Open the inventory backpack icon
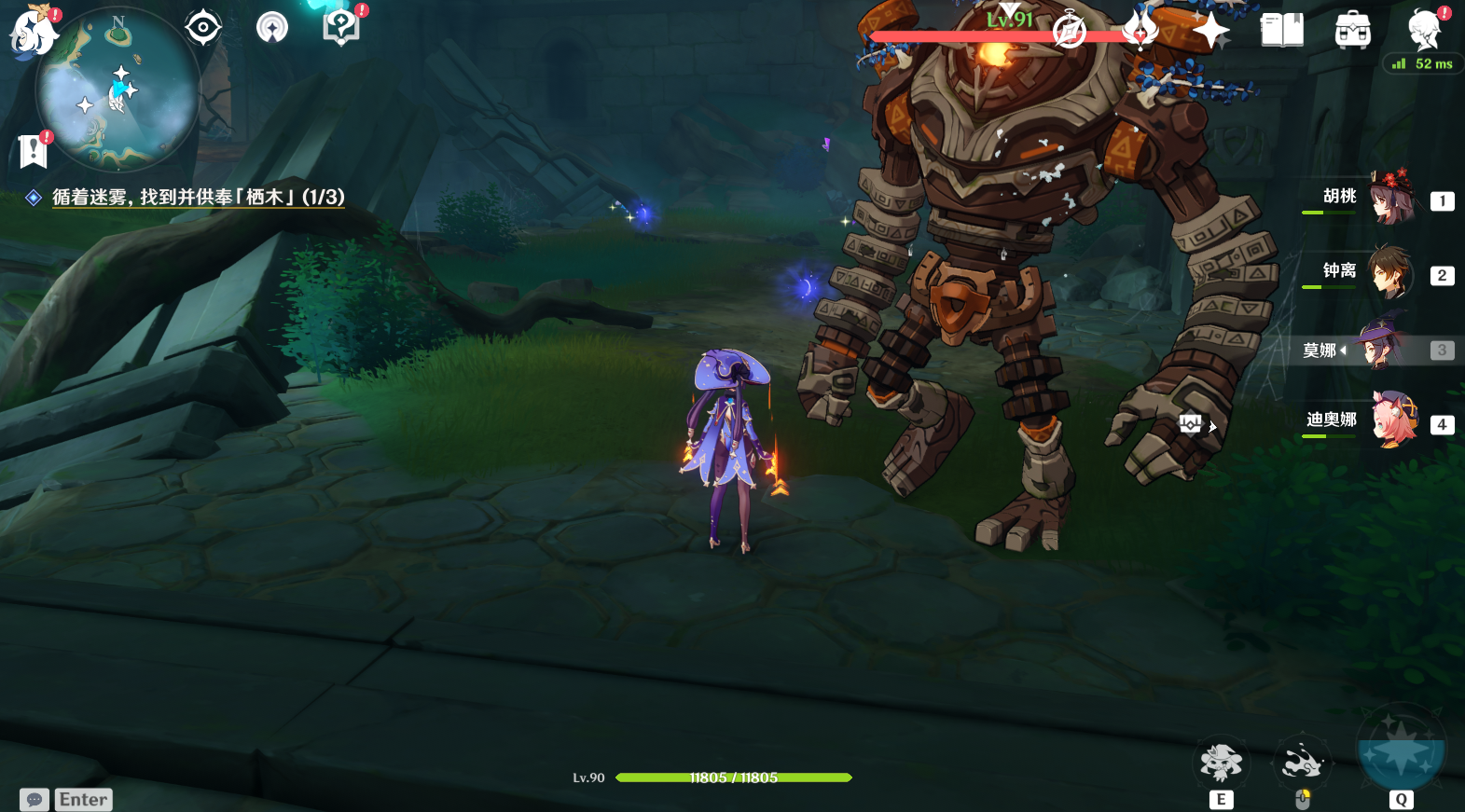This screenshot has height=812, width=1465. (1352, 31)
